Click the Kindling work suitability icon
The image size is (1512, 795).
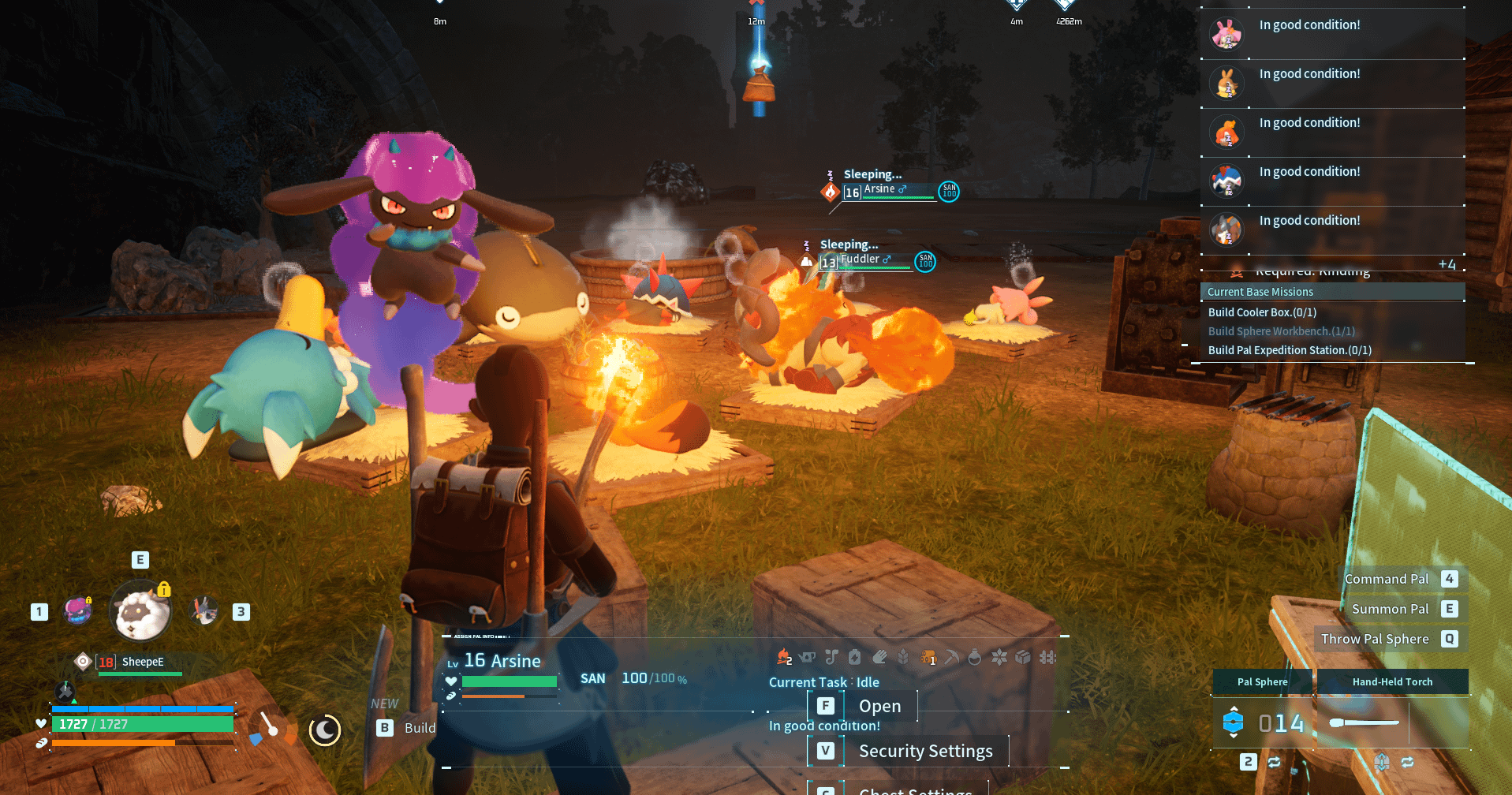click(x=783, y=656)
